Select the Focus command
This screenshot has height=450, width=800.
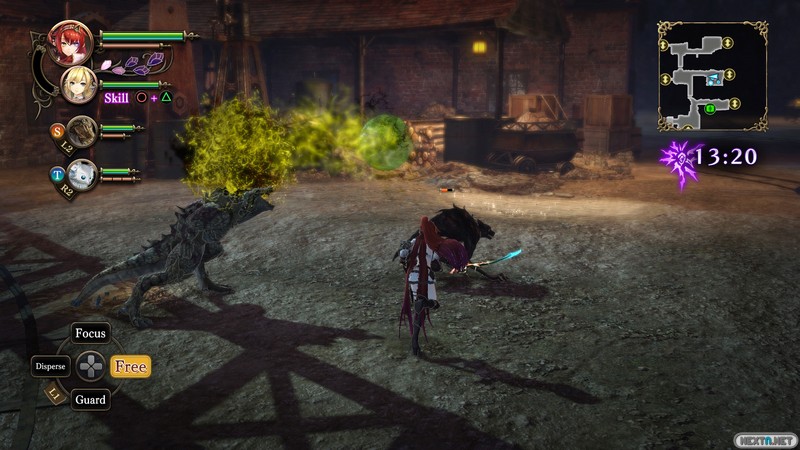pos(91,333)
